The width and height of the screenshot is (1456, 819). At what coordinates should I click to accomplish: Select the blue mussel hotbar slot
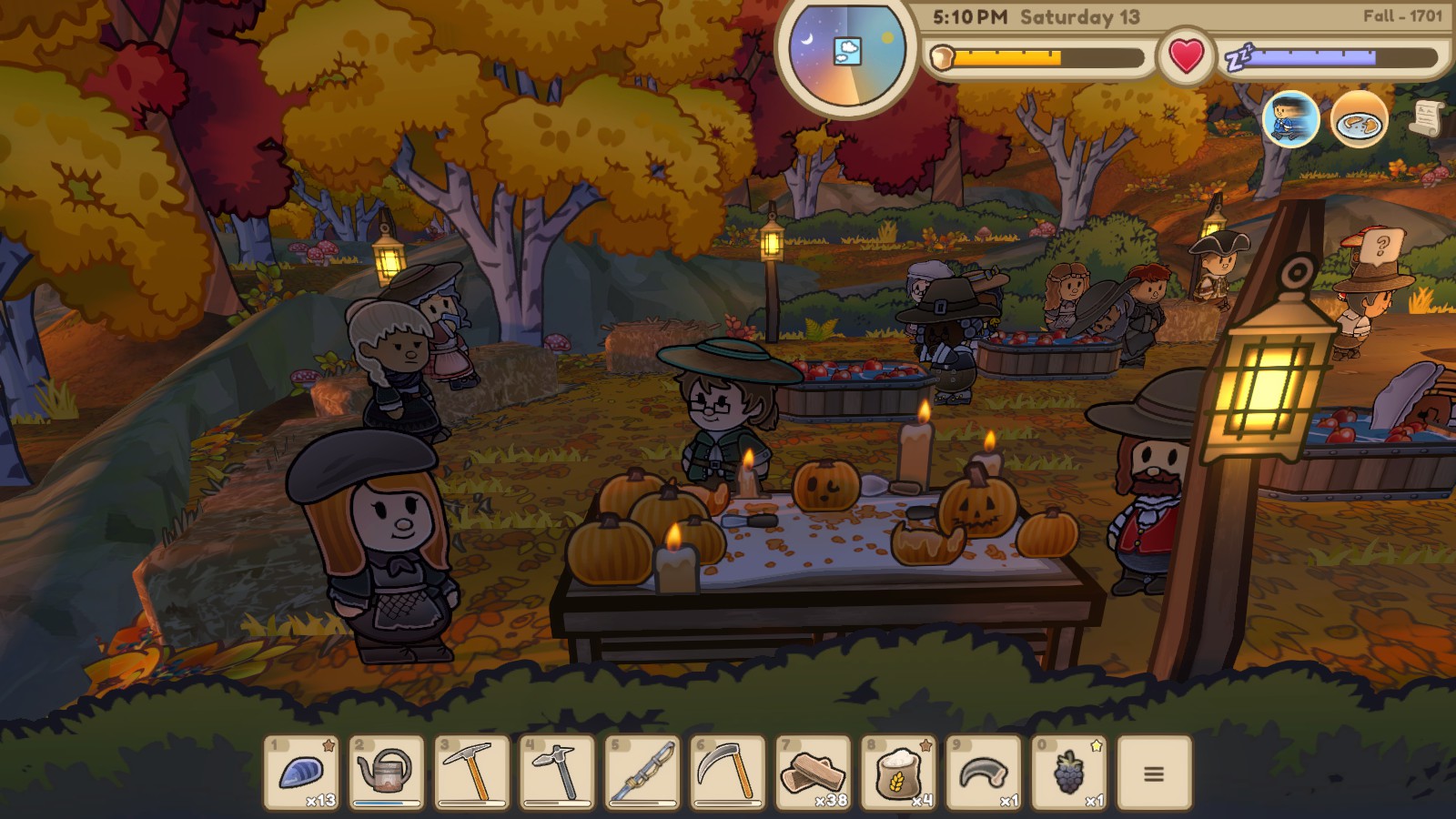click(x=301, y=773)
